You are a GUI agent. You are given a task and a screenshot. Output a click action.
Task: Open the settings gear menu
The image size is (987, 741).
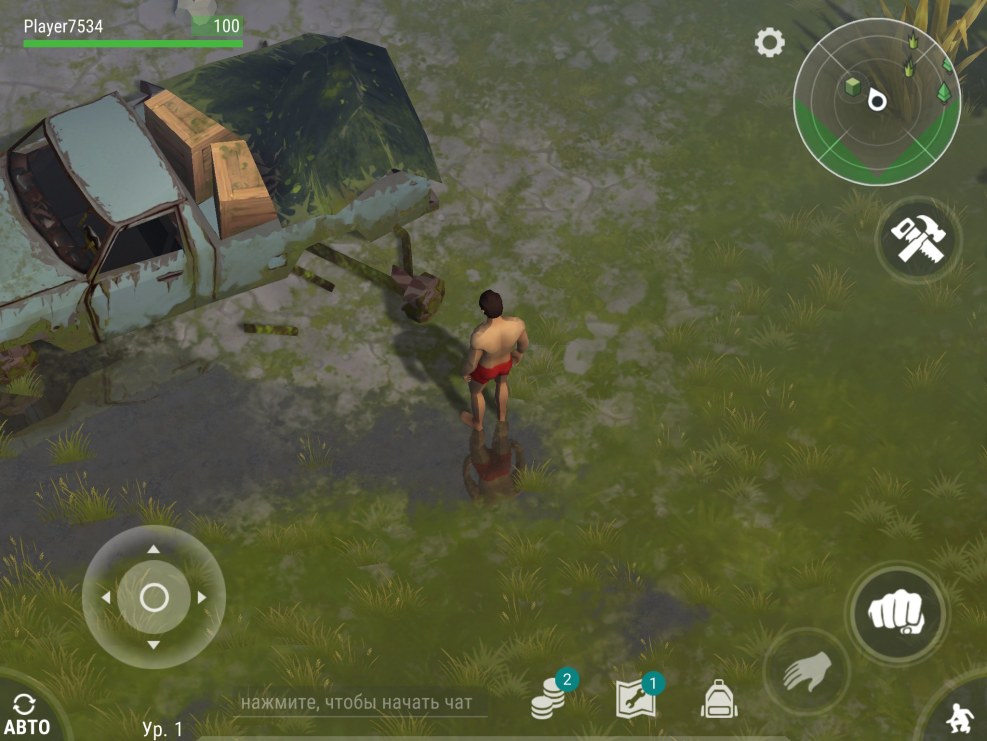tap(769, 42)
